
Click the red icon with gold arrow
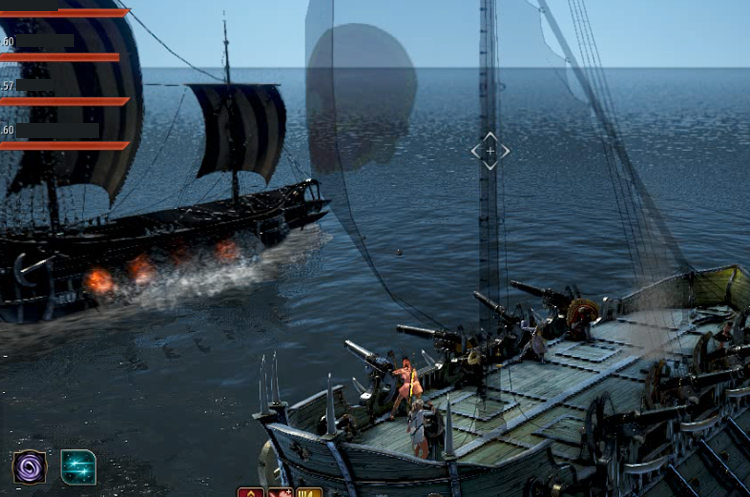(250, 492)
